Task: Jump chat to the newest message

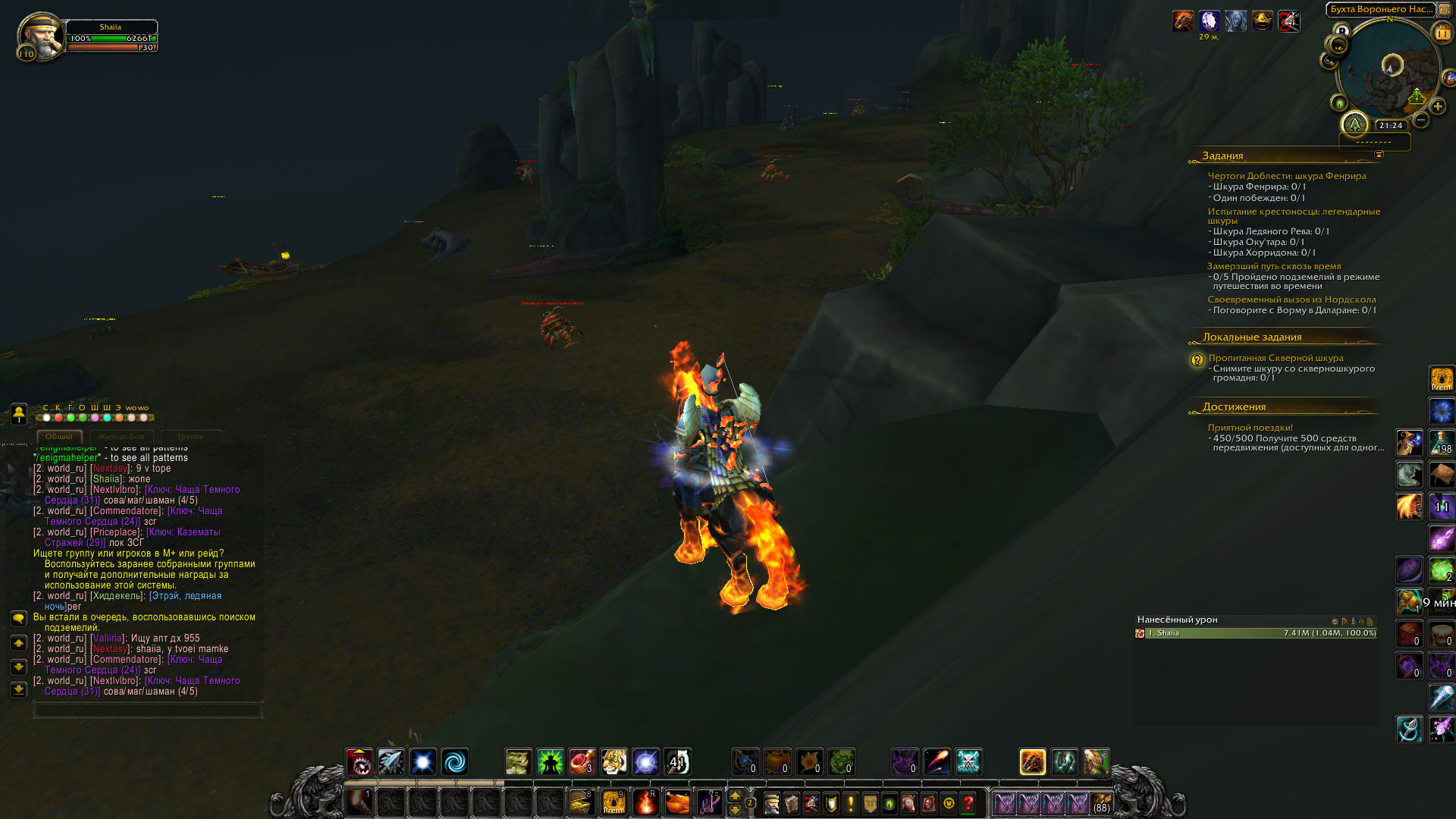Action: [19, 690]
